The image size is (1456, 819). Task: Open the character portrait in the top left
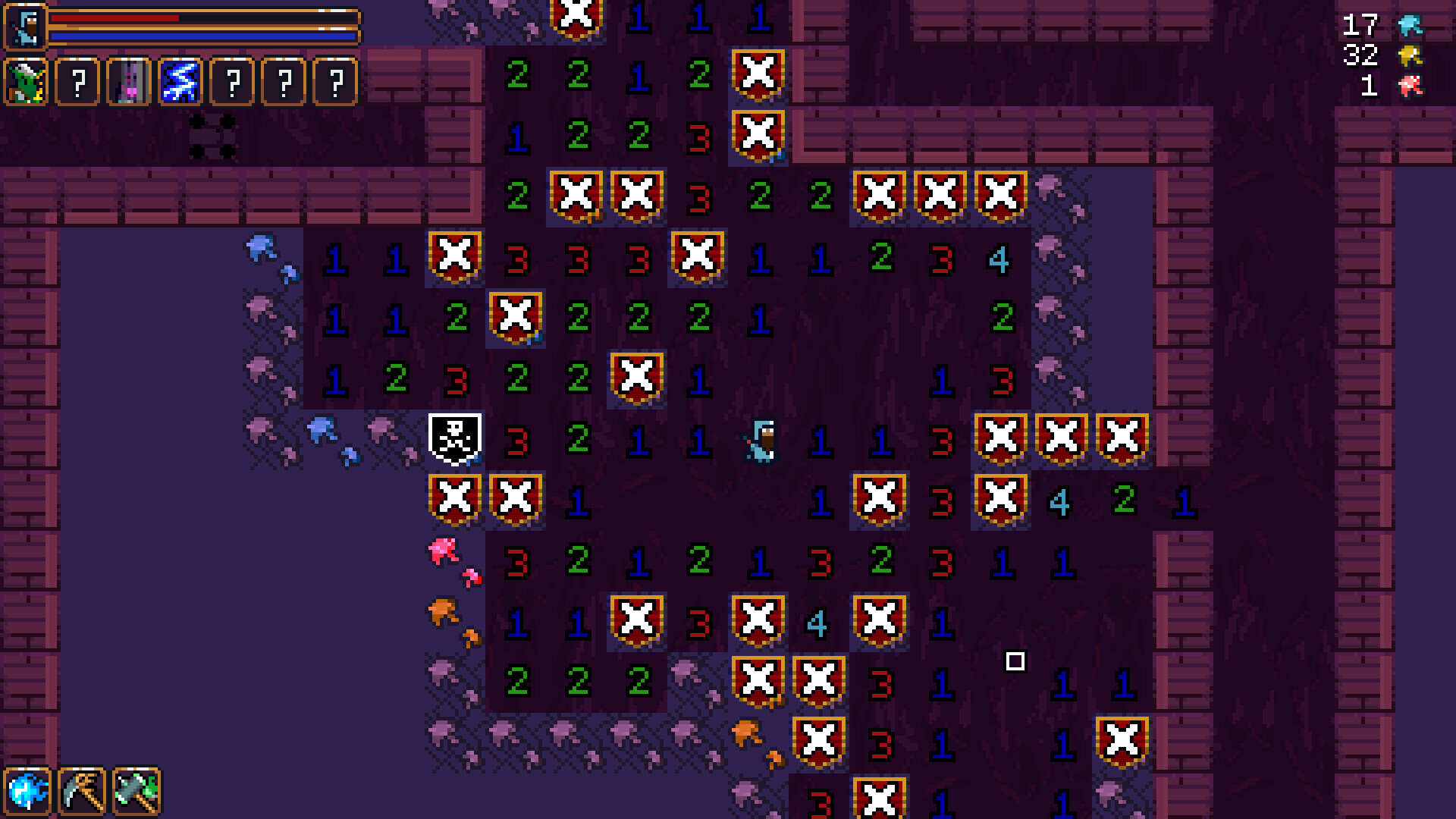coord(25,25)
